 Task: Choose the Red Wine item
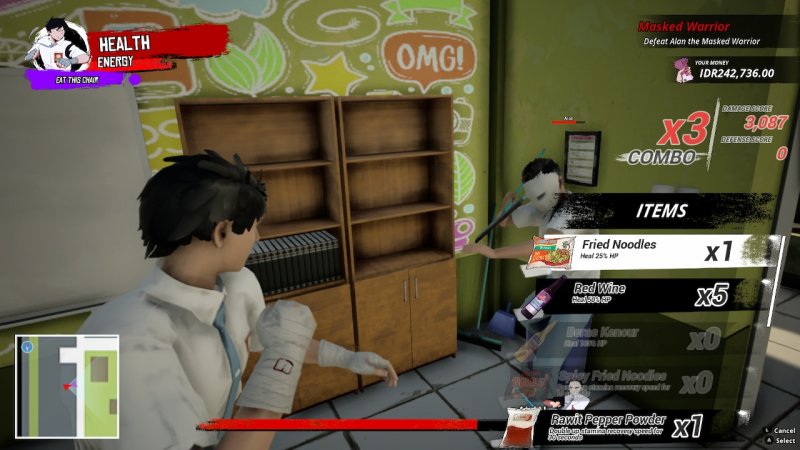point(650,294)
